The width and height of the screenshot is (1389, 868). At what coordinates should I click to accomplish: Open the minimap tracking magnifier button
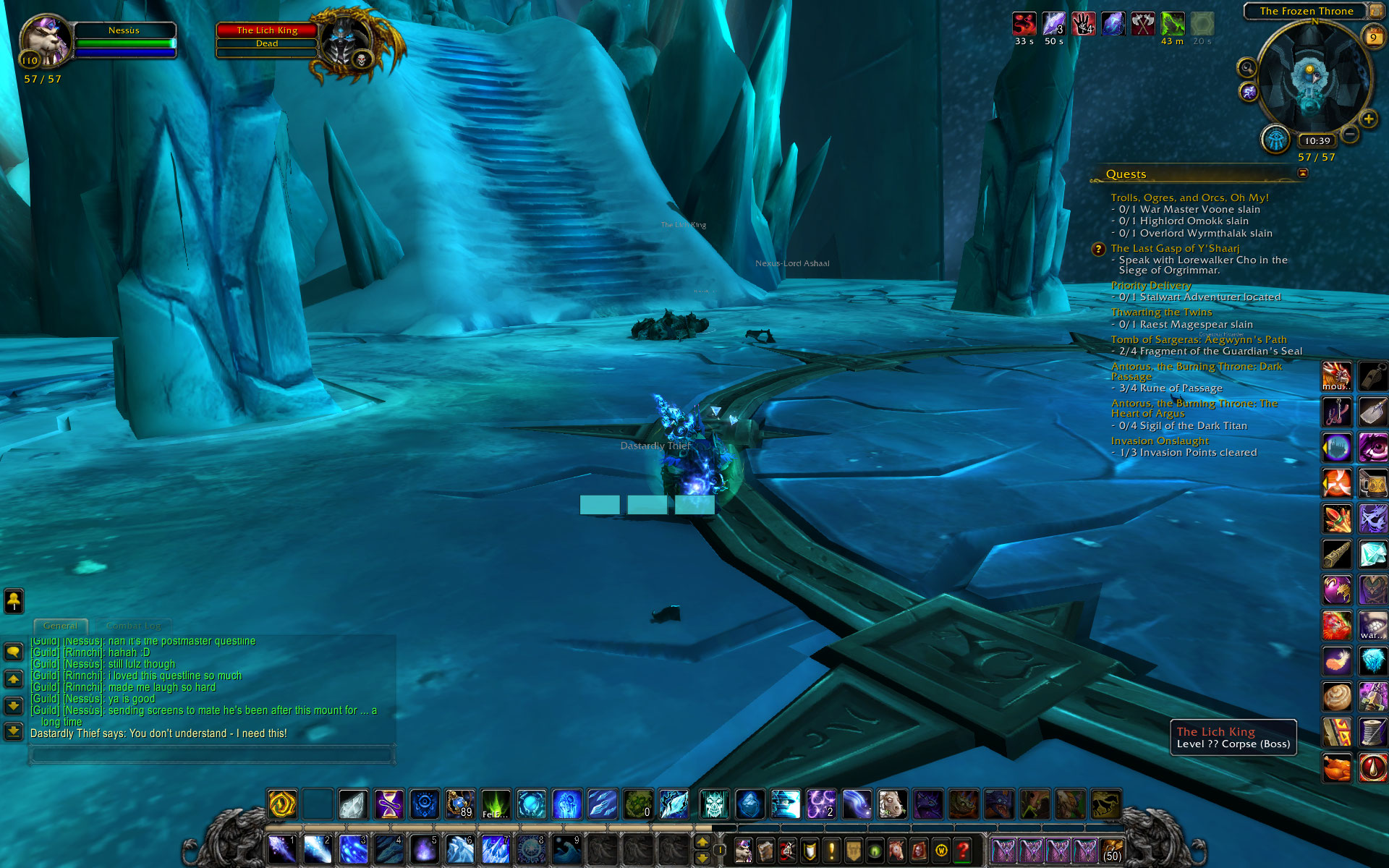click(1246, 68)
